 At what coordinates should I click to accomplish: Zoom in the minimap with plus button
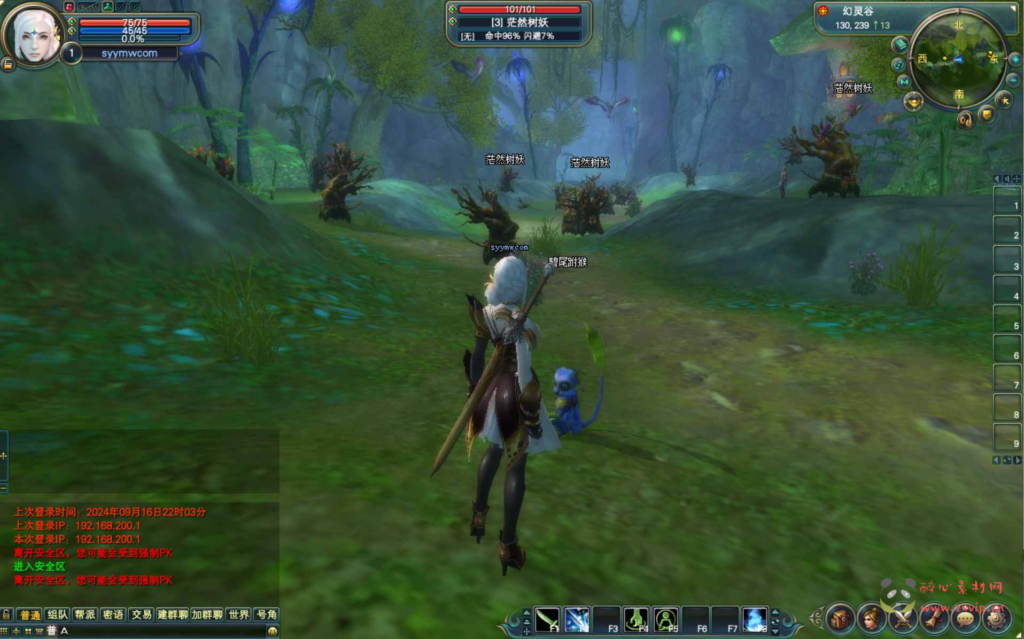1014,59
